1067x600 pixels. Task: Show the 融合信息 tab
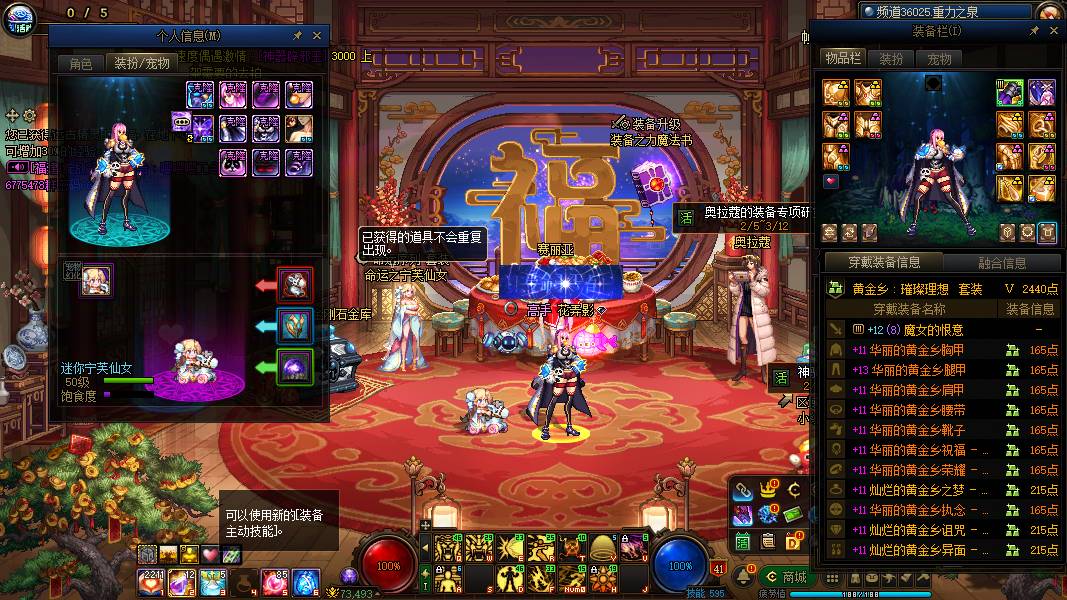click(1000, 263)
